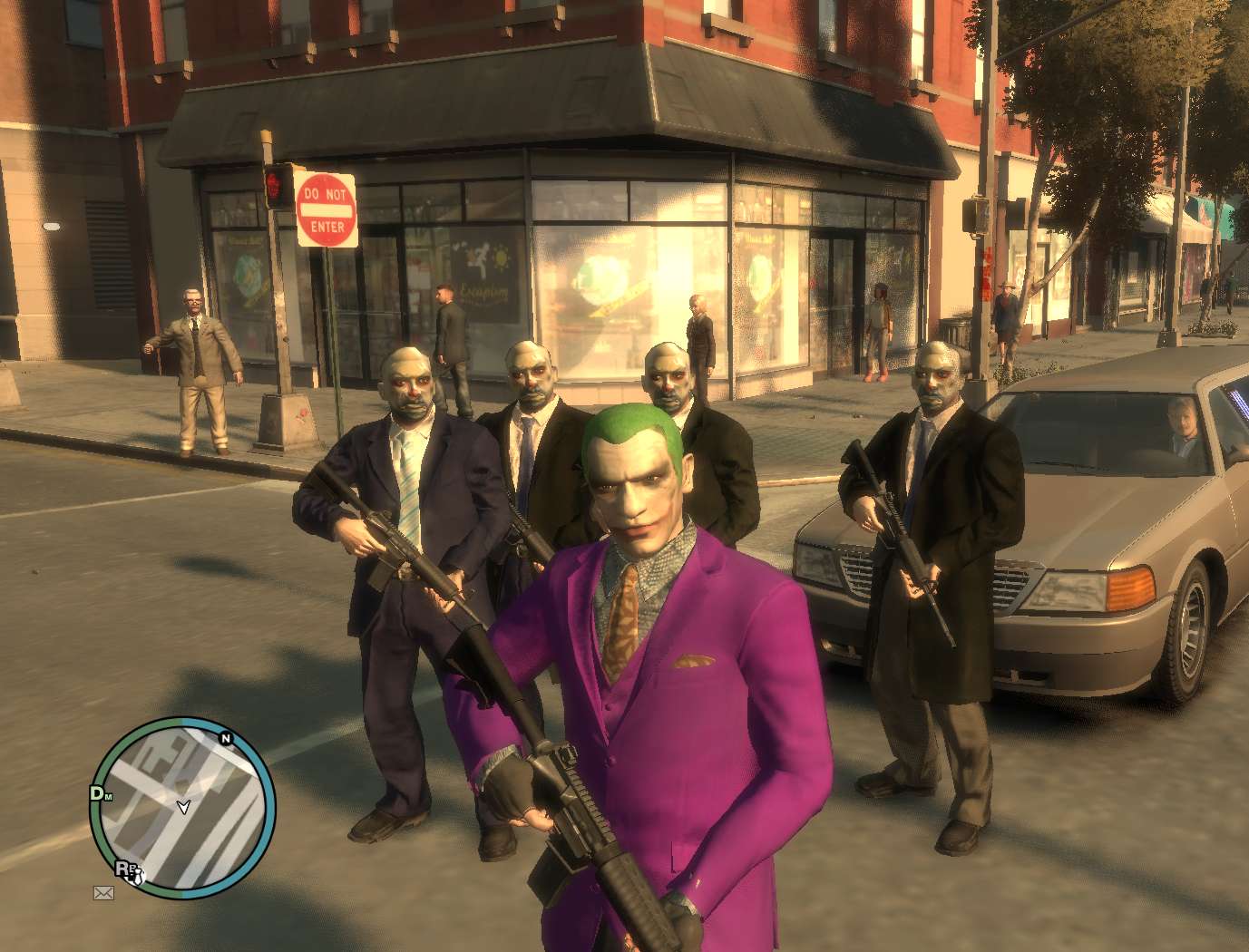
Task: Select the green D mission marker
Action: coord(96,793)
